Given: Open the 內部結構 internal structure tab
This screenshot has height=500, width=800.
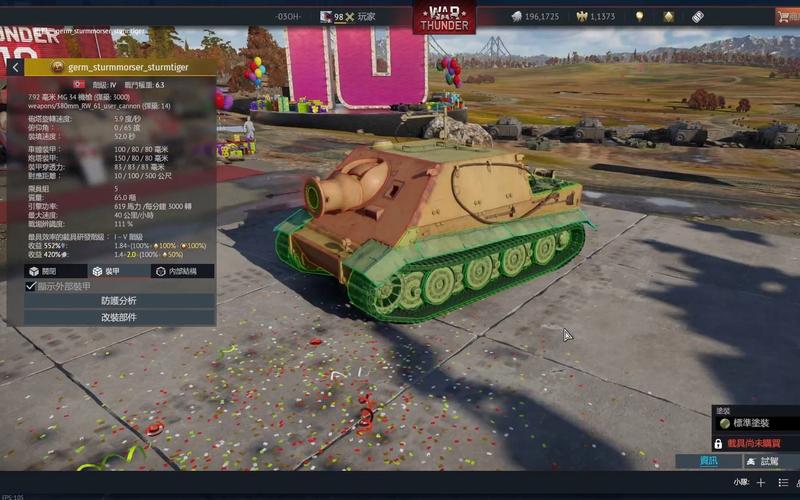Looking at the screenshot, I should pyautogui.click(x=182, y=271).
